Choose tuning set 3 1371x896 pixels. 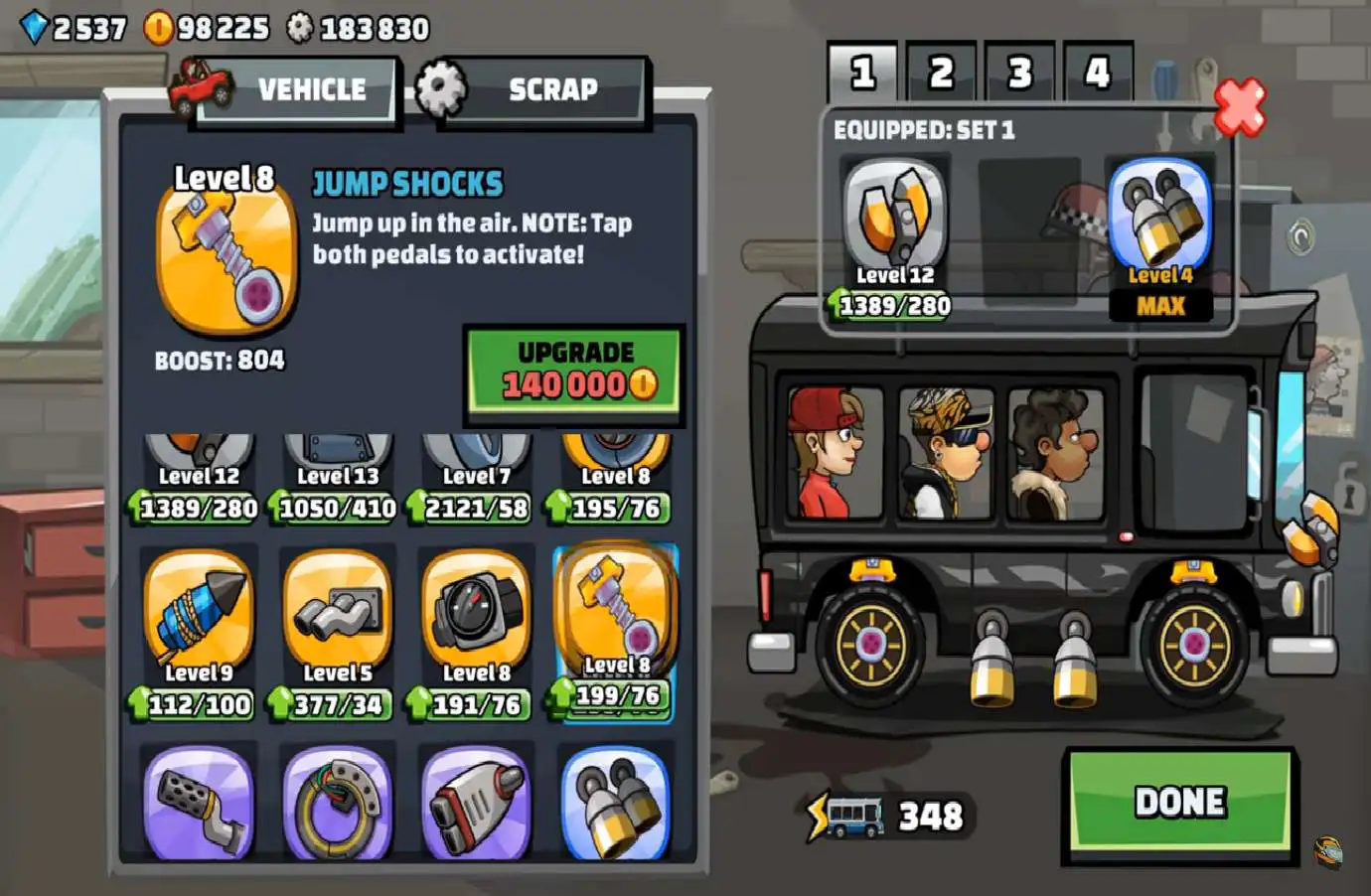coord(1019,73)
